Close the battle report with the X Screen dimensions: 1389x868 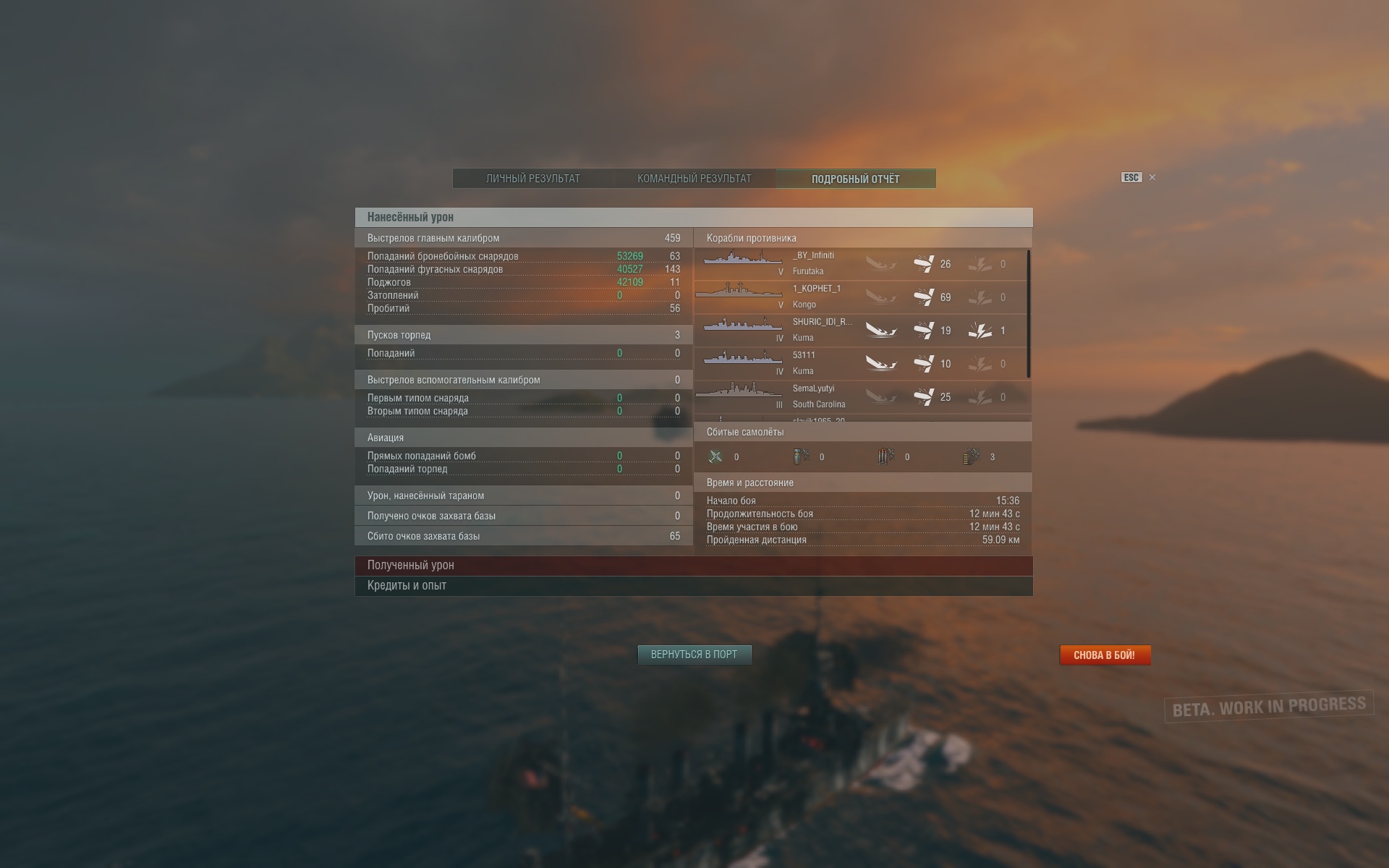(x=1152, y=177)
